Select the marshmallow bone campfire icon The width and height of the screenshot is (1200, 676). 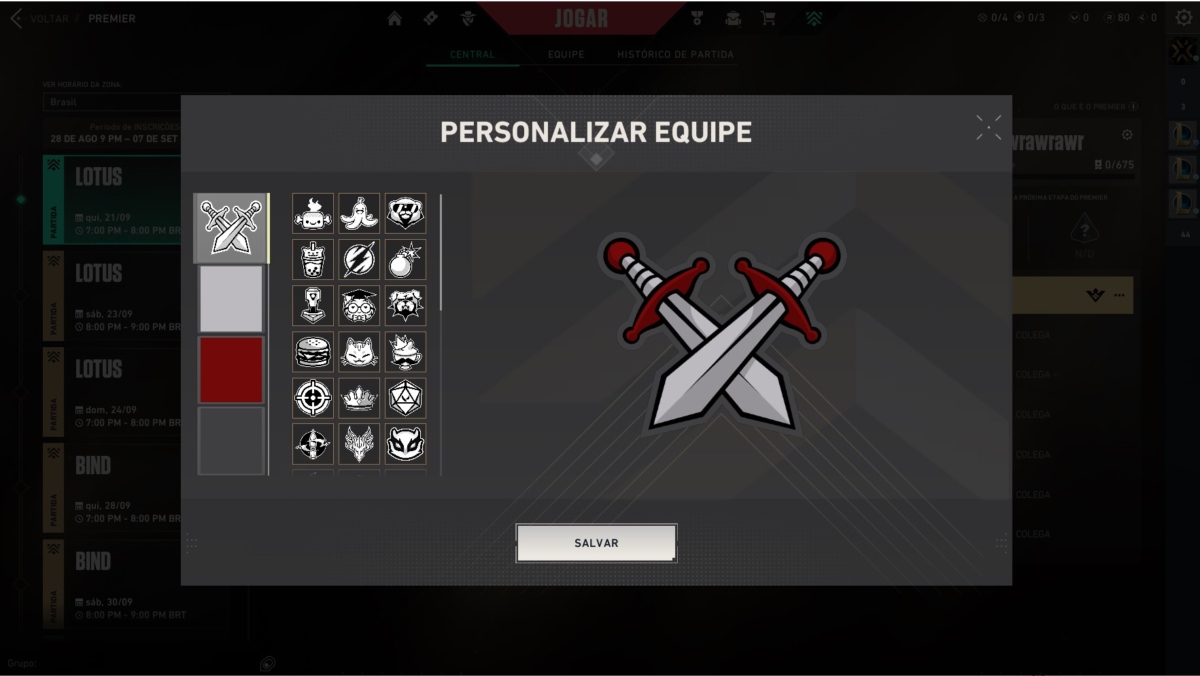tap(313, 213)
